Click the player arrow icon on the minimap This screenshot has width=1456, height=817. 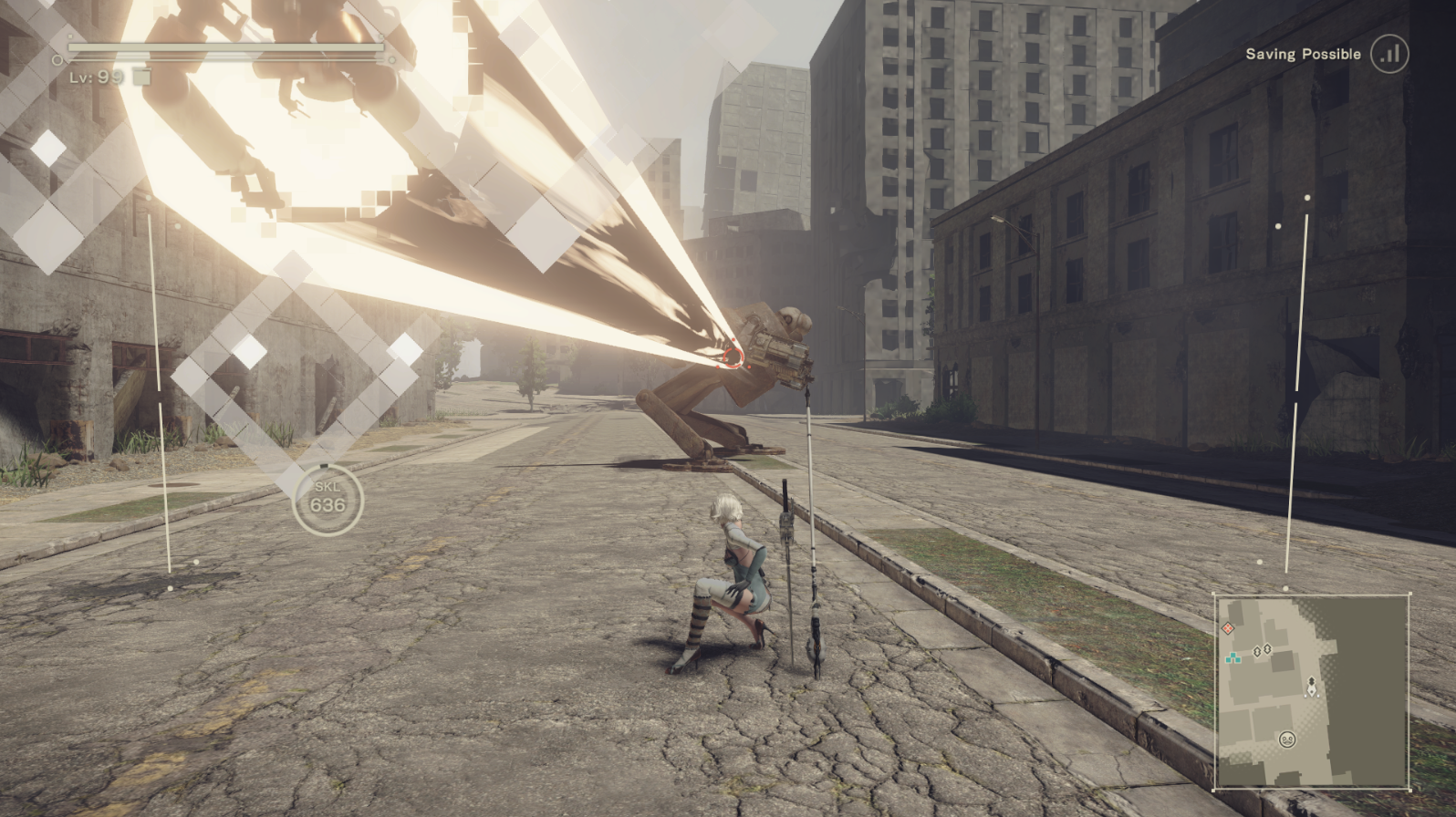[1312, 689]
